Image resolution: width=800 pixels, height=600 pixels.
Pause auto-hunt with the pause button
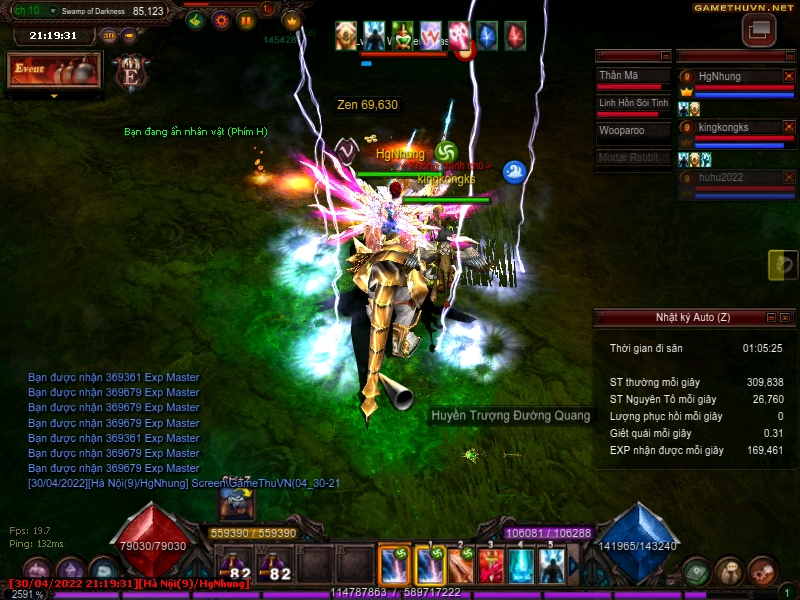[246, 20]
